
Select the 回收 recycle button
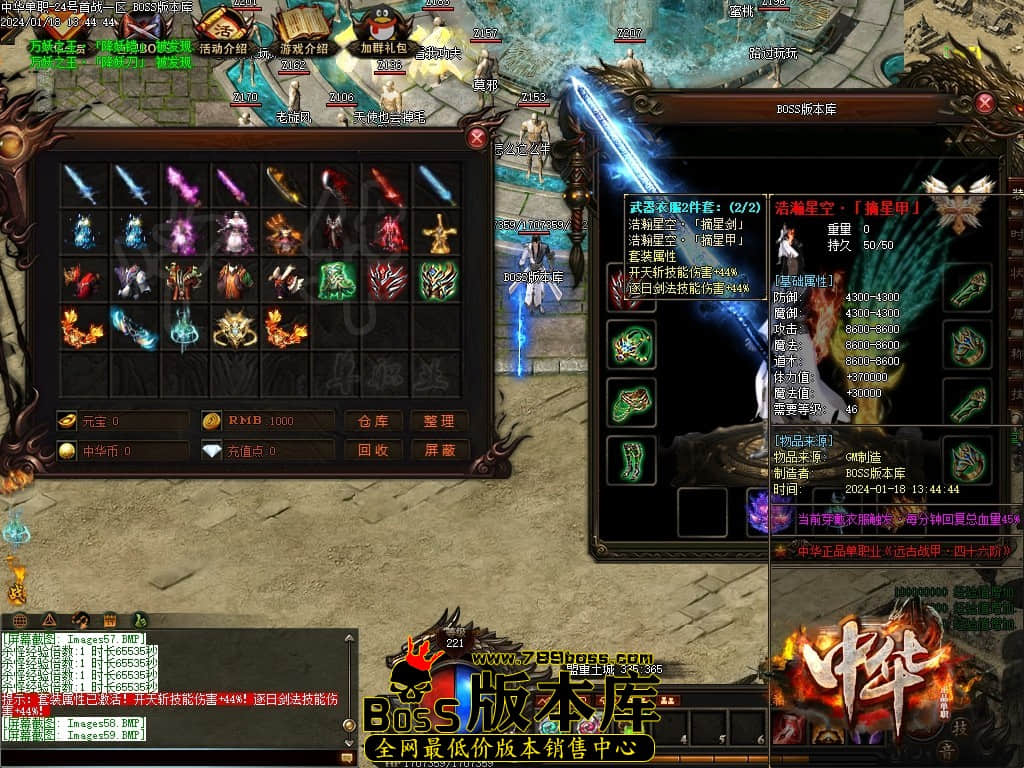[372, 451]
